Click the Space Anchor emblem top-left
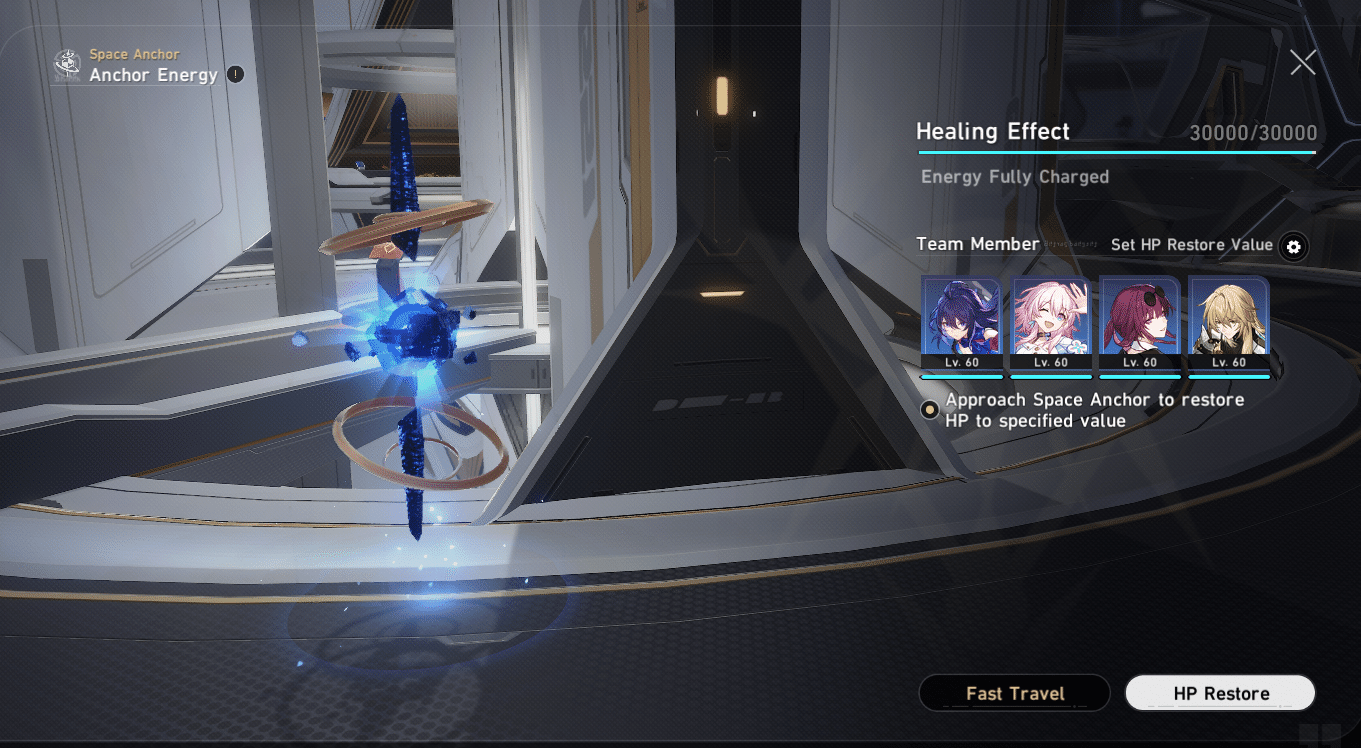Image resolution: width=1361 pixels, height=748 pixels. tap(66, 65)
